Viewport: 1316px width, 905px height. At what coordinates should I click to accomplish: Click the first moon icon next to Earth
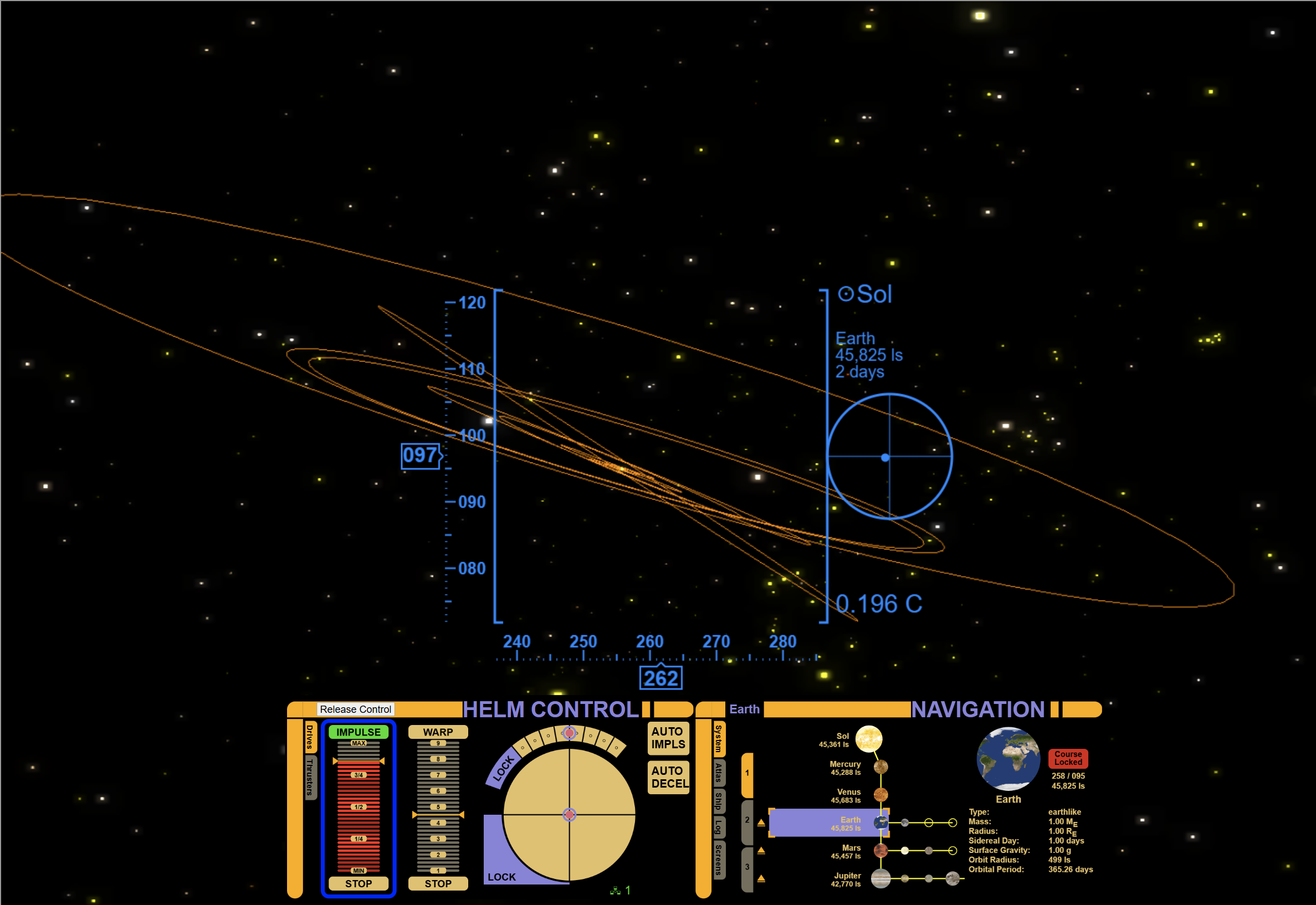coord(906,823)
